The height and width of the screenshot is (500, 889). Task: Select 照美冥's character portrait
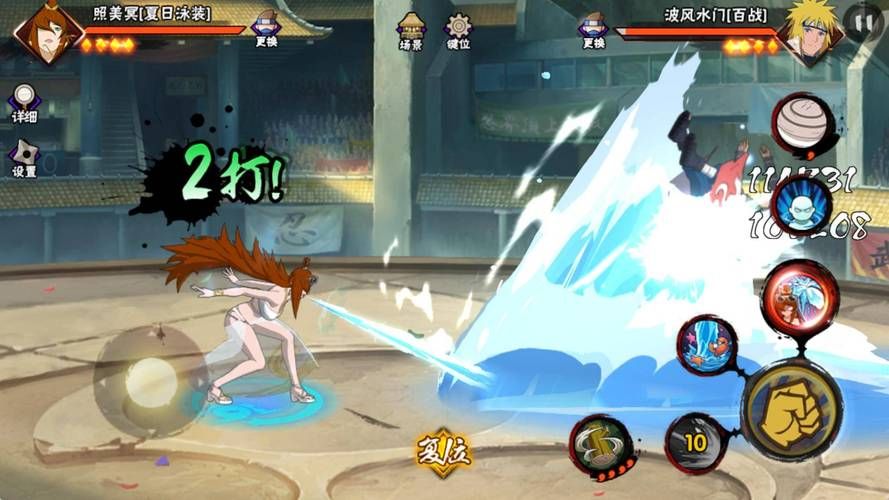click(46, 31)
